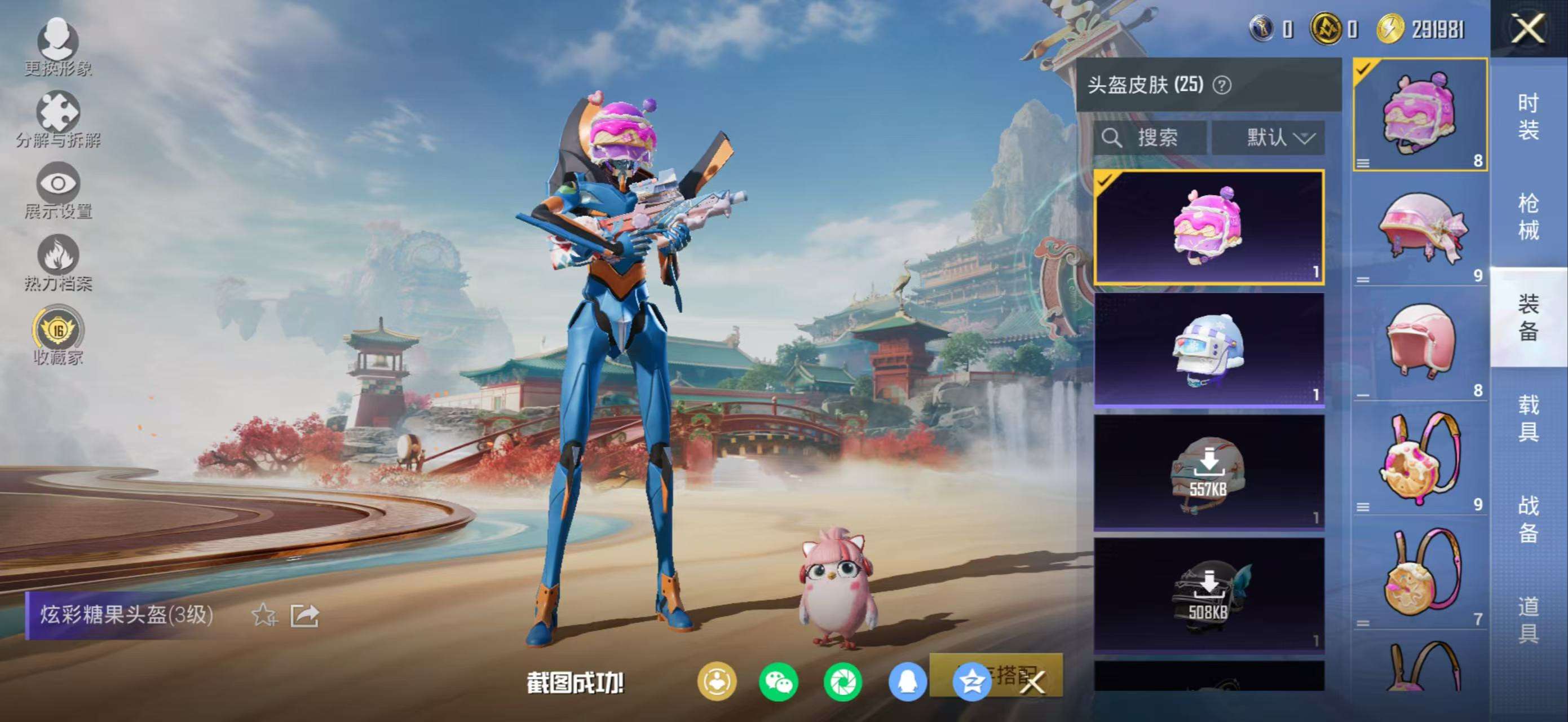Open 分解与拆解 dismantle menu
The height and width of the screenshot is (722, 1568).
(x=59, y=118)
